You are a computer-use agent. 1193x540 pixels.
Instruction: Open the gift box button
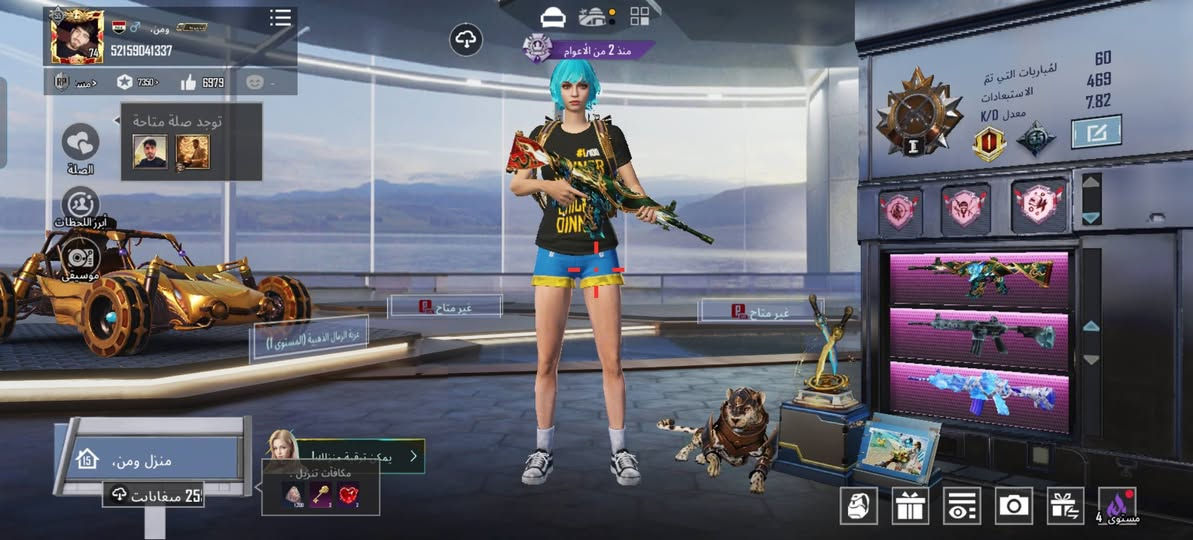(910, 506)
